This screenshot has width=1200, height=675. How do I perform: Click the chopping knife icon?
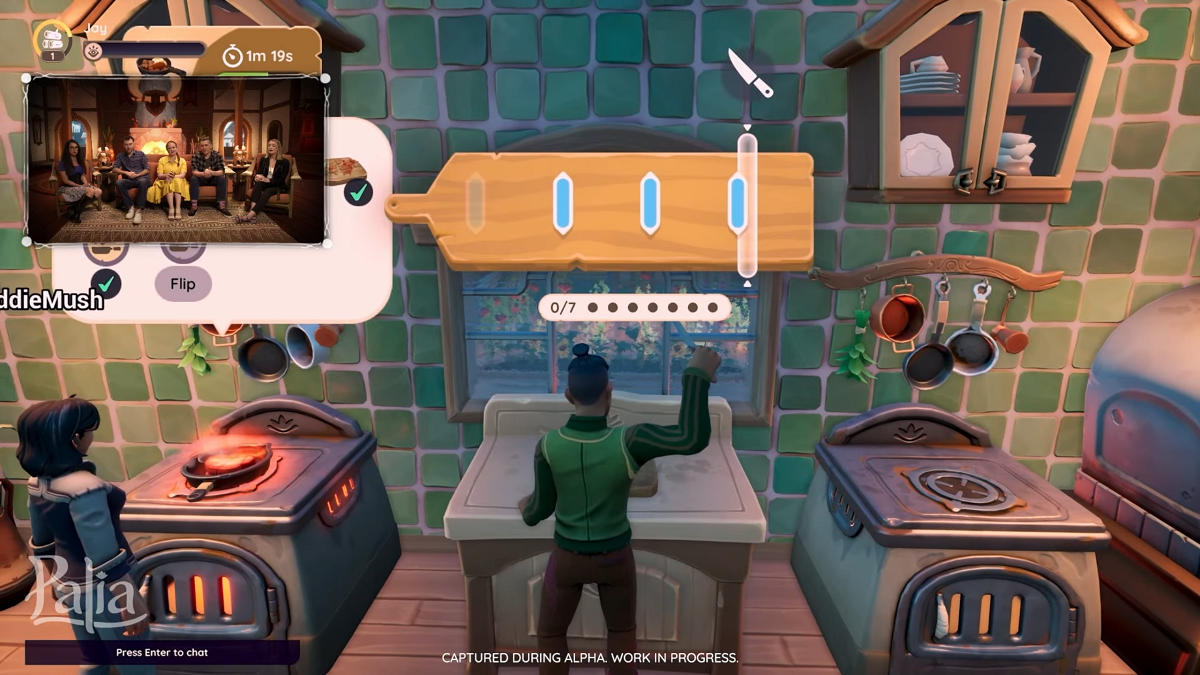750,73
